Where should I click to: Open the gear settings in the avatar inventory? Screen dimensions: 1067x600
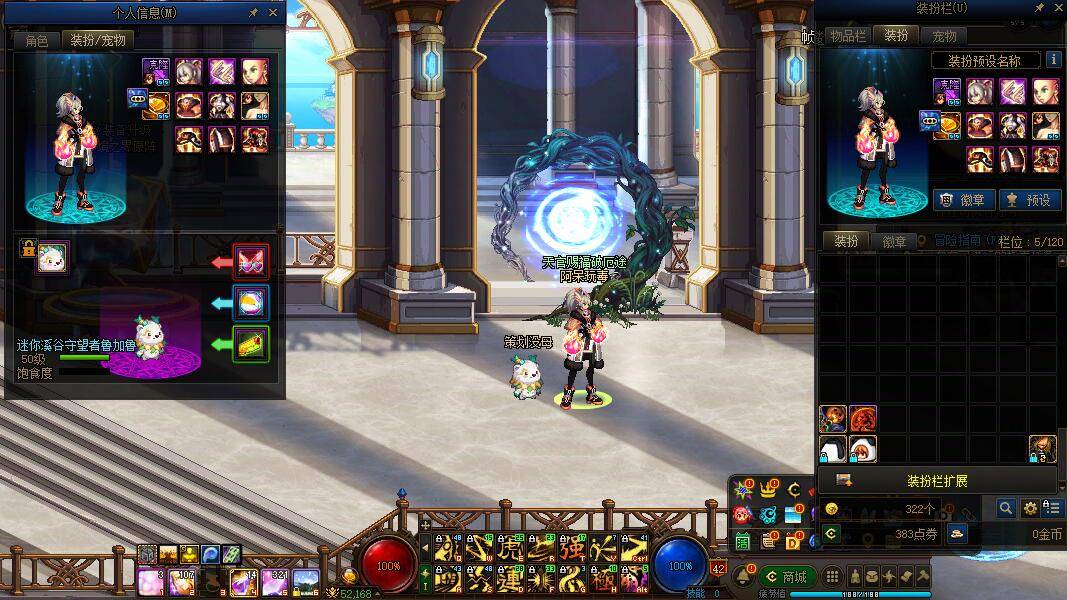coord(1030,509)
